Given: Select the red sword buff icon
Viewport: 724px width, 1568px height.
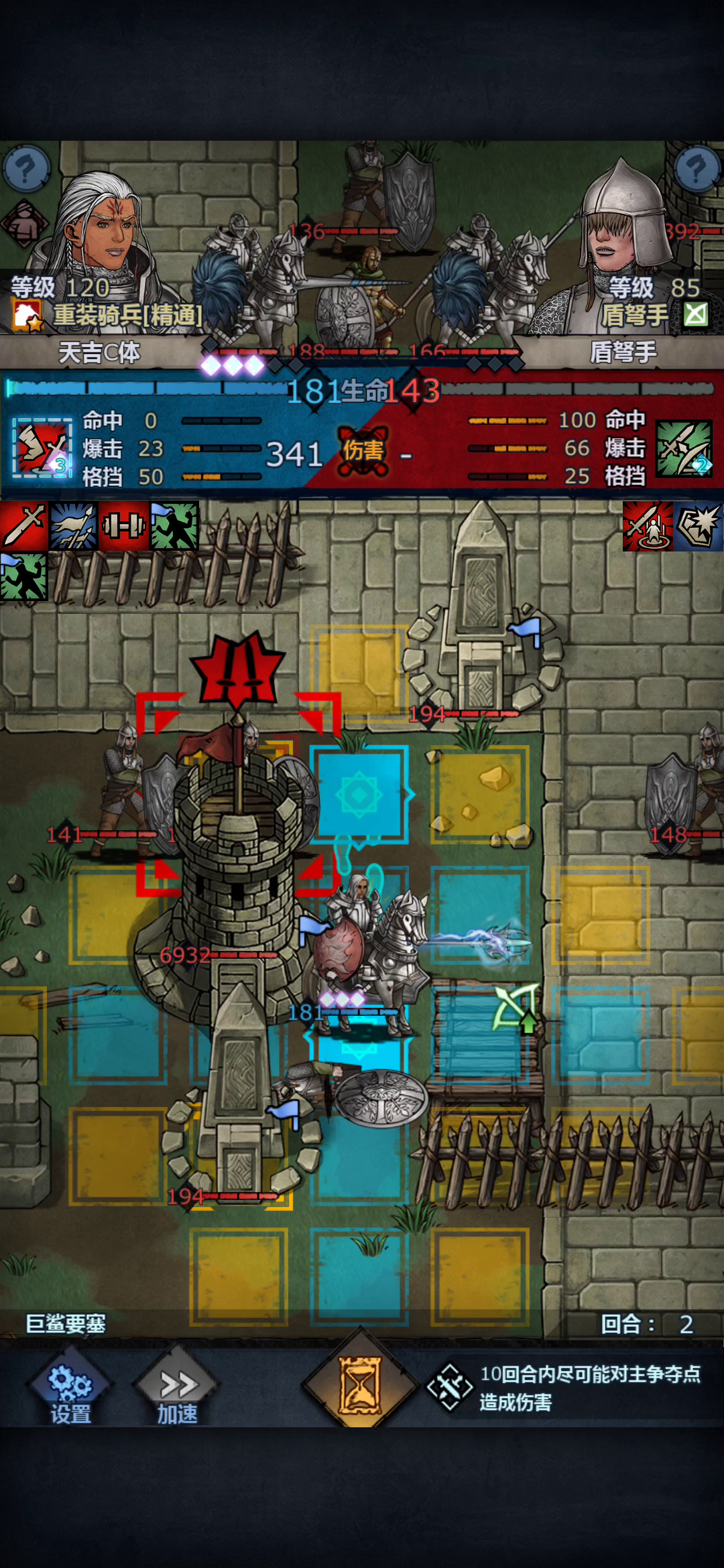Looking at the screenshot, I should (x=23, y=526).
